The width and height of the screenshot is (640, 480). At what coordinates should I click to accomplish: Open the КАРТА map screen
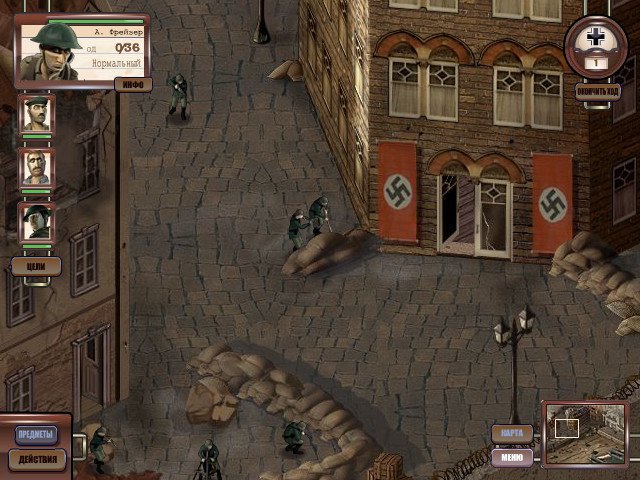[x=512, y=433]
